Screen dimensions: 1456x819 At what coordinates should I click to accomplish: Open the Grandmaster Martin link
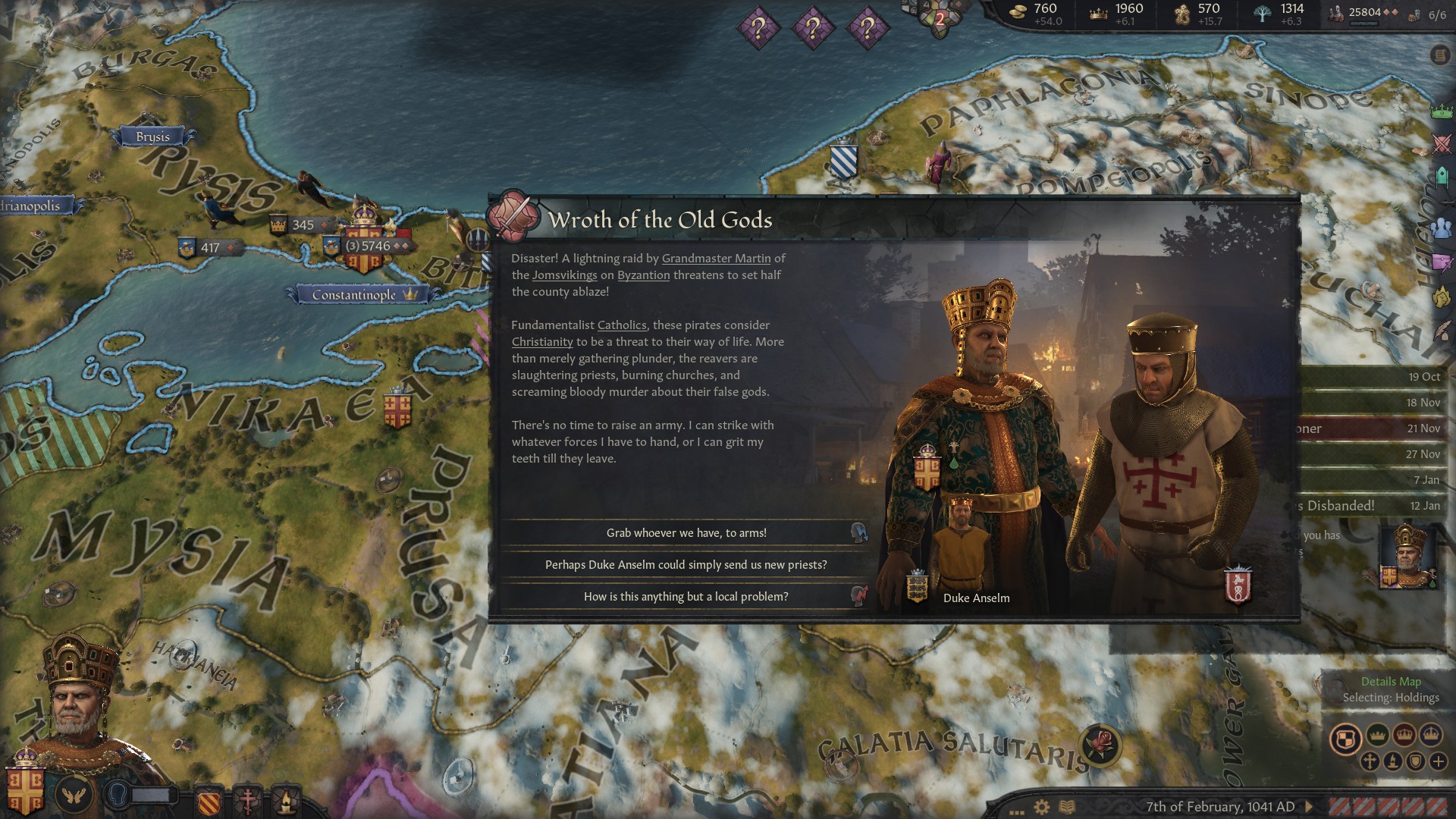[716, 259]
